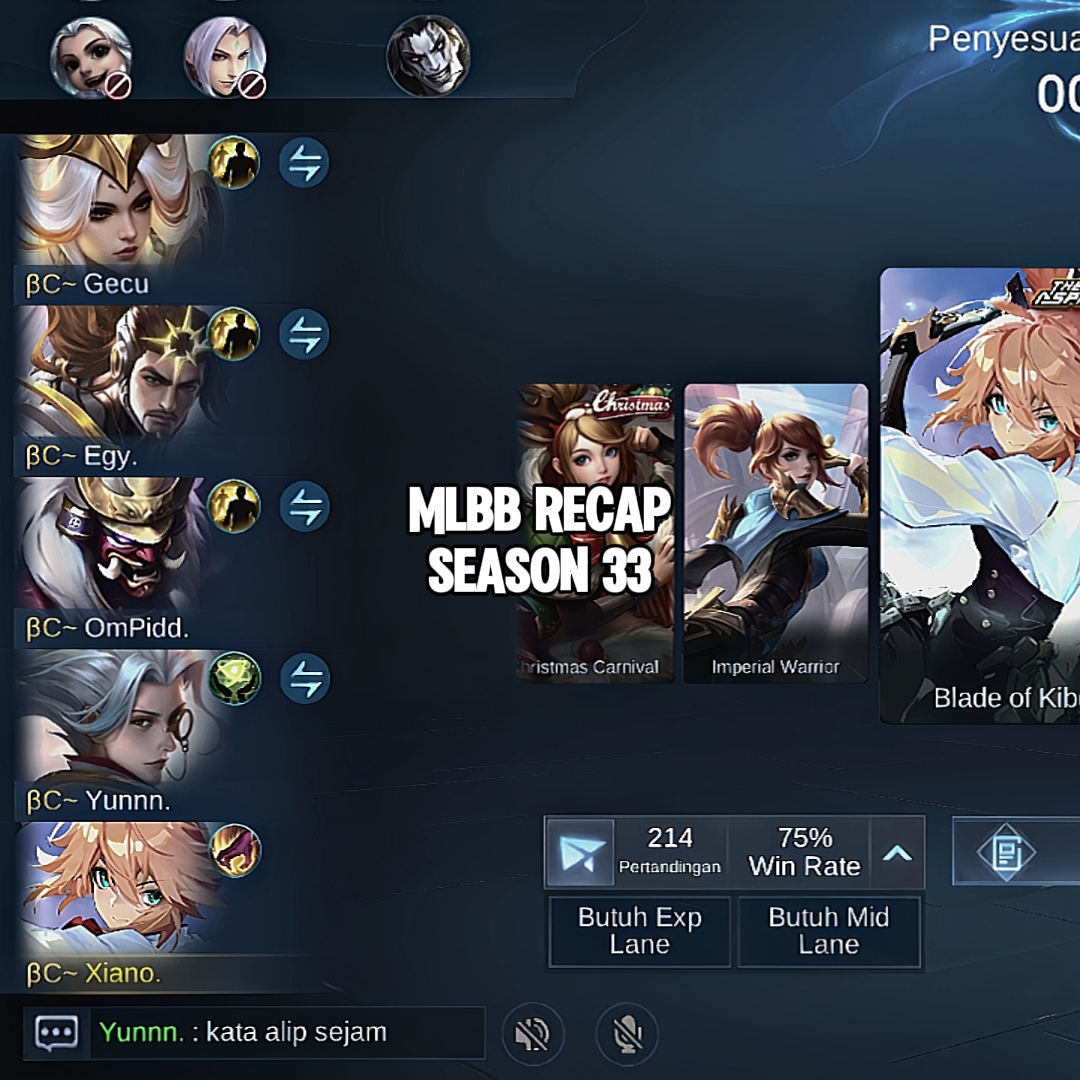Image resolution: width=1080 pixels, height=1080 pixels.
Task: Tap swap arrows beside Yunnn.
Action: 304,679
